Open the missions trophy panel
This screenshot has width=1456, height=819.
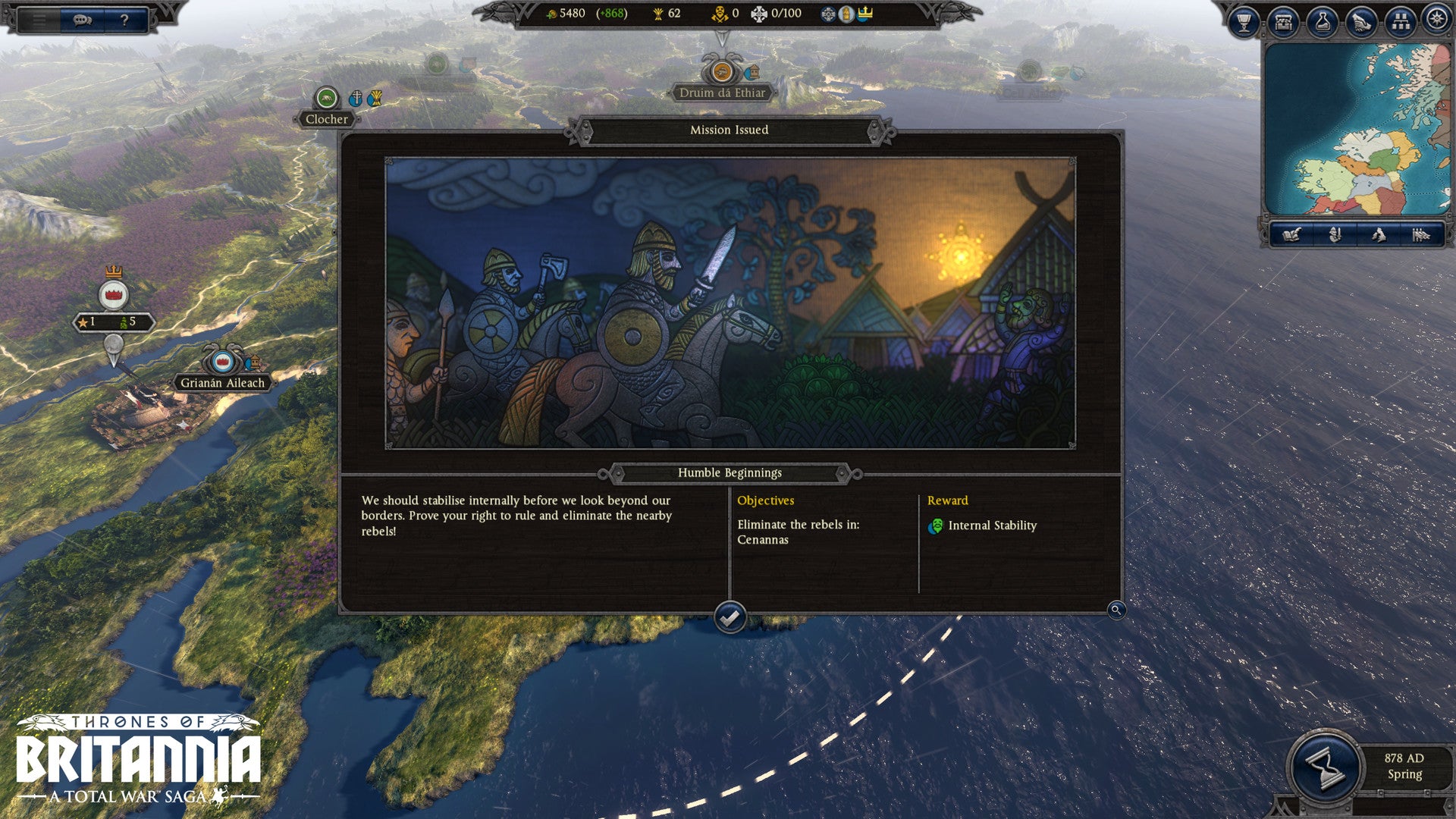(1244, 21)
